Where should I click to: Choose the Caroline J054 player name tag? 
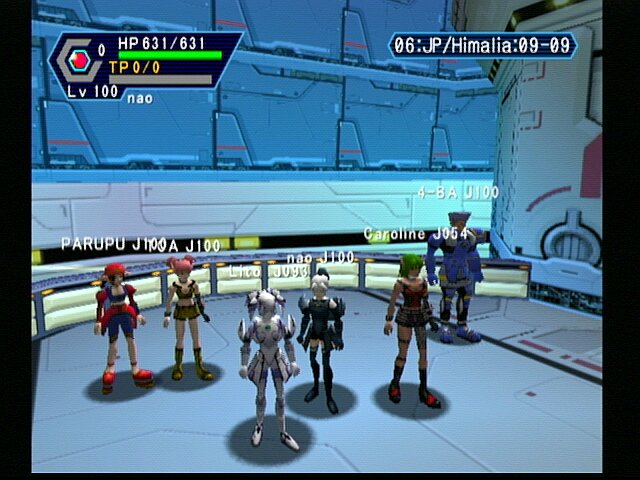point(416,233)
